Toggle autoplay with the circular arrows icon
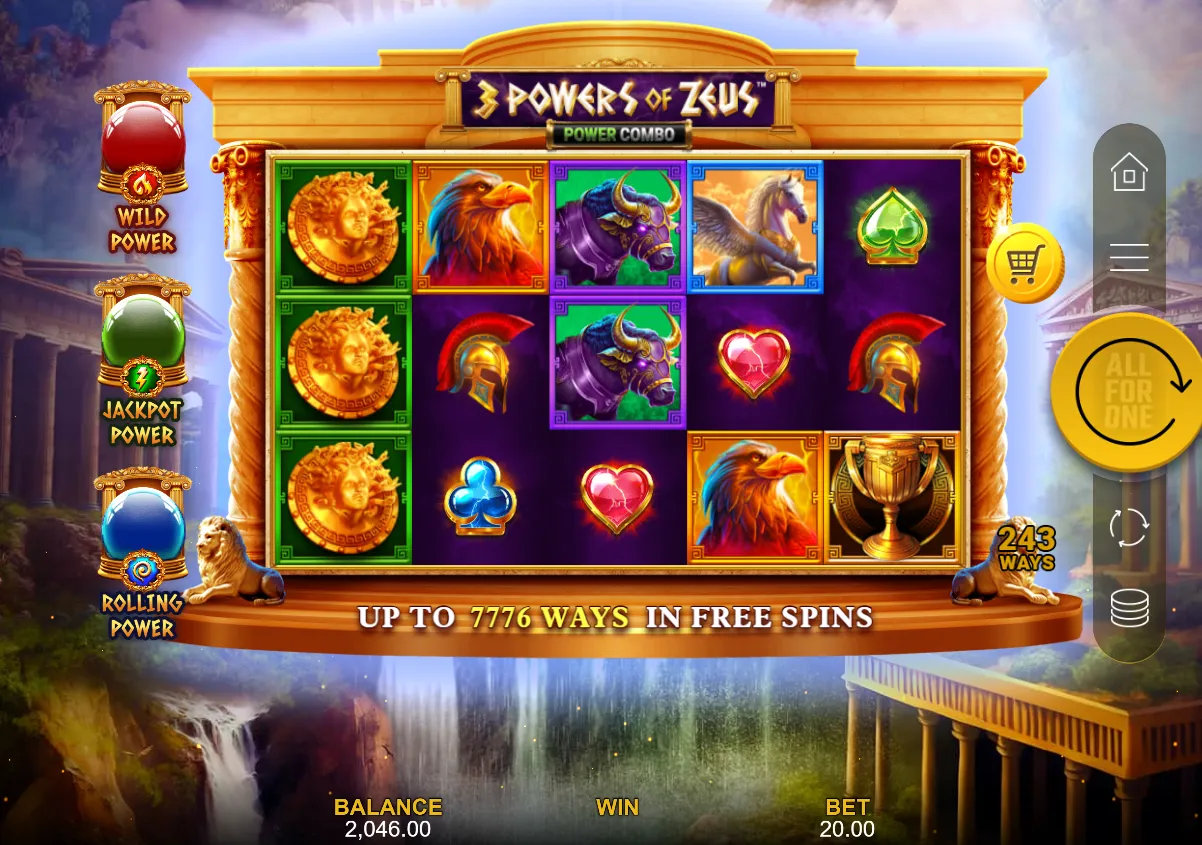The image size is (1202, 845). click(1129, 527)
